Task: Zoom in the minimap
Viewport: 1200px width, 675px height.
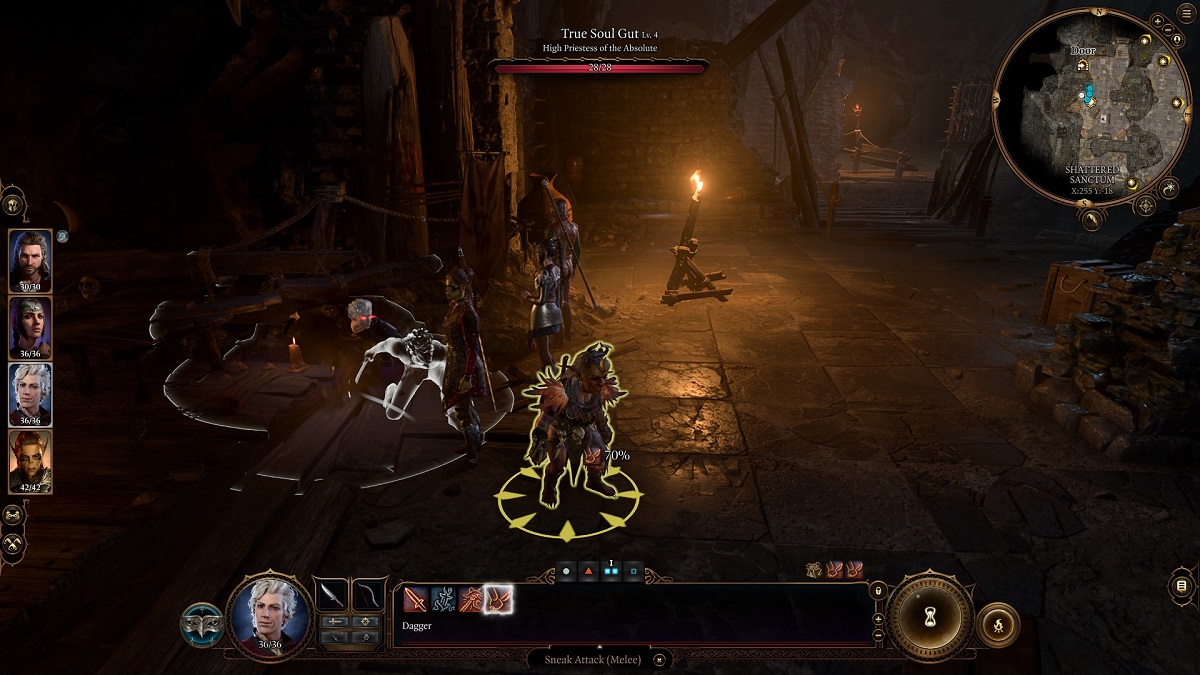Action: [1158, 20]
